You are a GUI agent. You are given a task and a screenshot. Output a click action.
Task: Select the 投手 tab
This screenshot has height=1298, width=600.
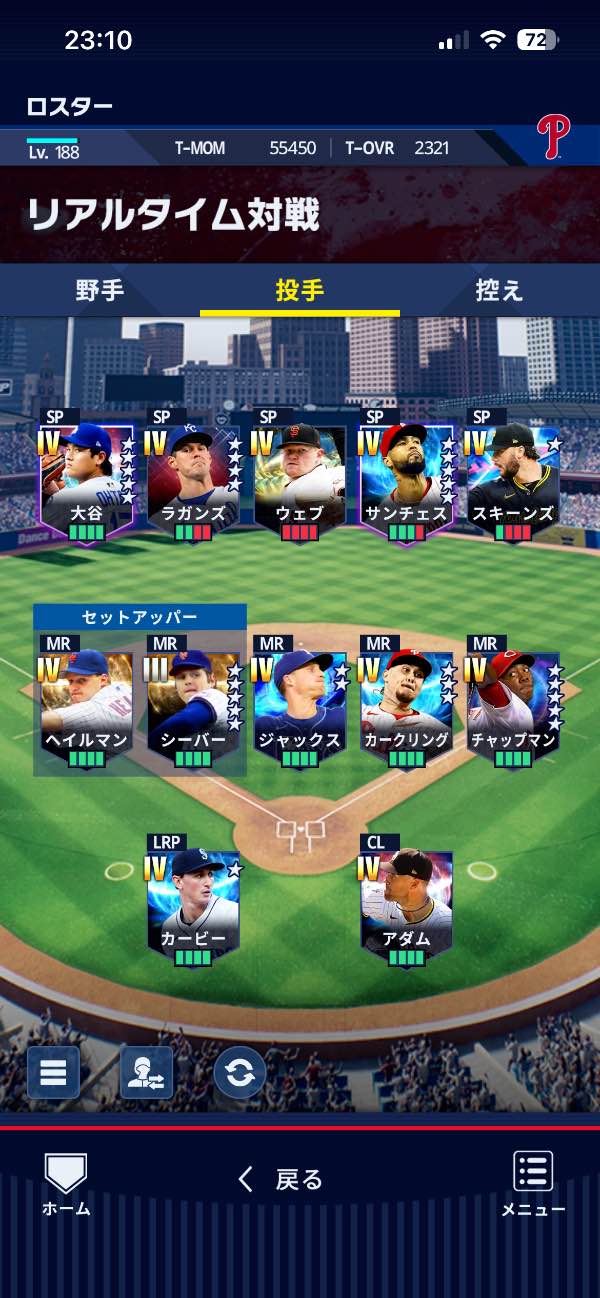click(300, 291)
